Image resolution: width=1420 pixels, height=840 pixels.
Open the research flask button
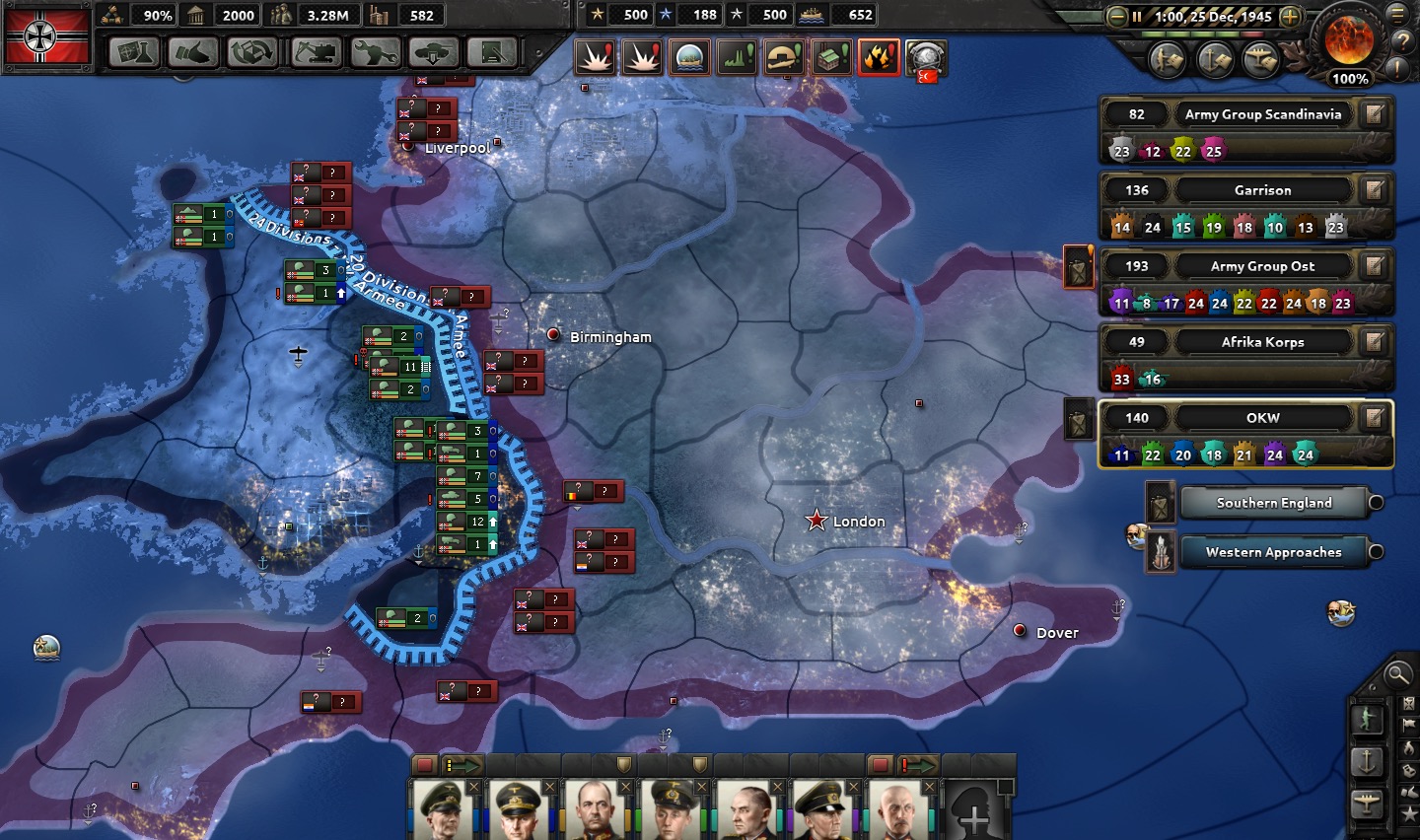(135, 51)
